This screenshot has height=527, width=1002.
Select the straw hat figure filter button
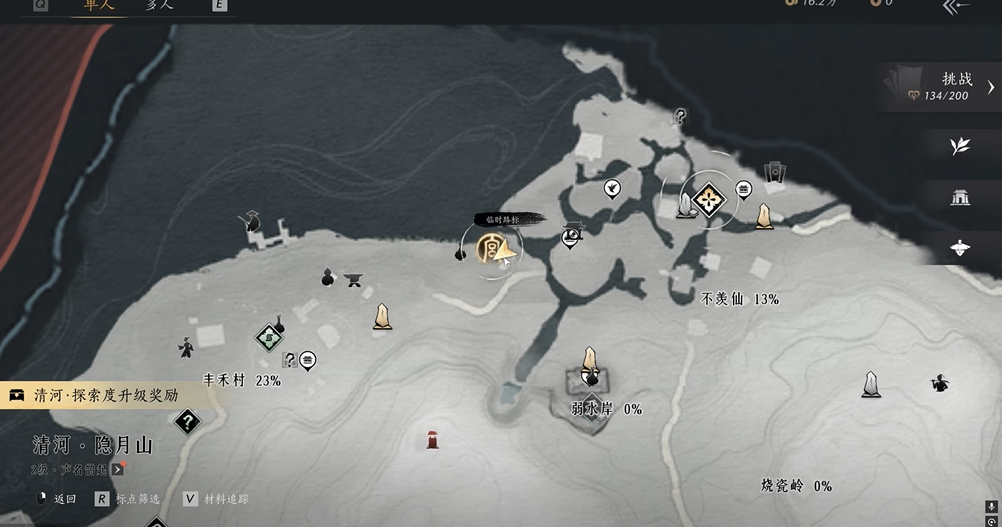coord(960,248)
